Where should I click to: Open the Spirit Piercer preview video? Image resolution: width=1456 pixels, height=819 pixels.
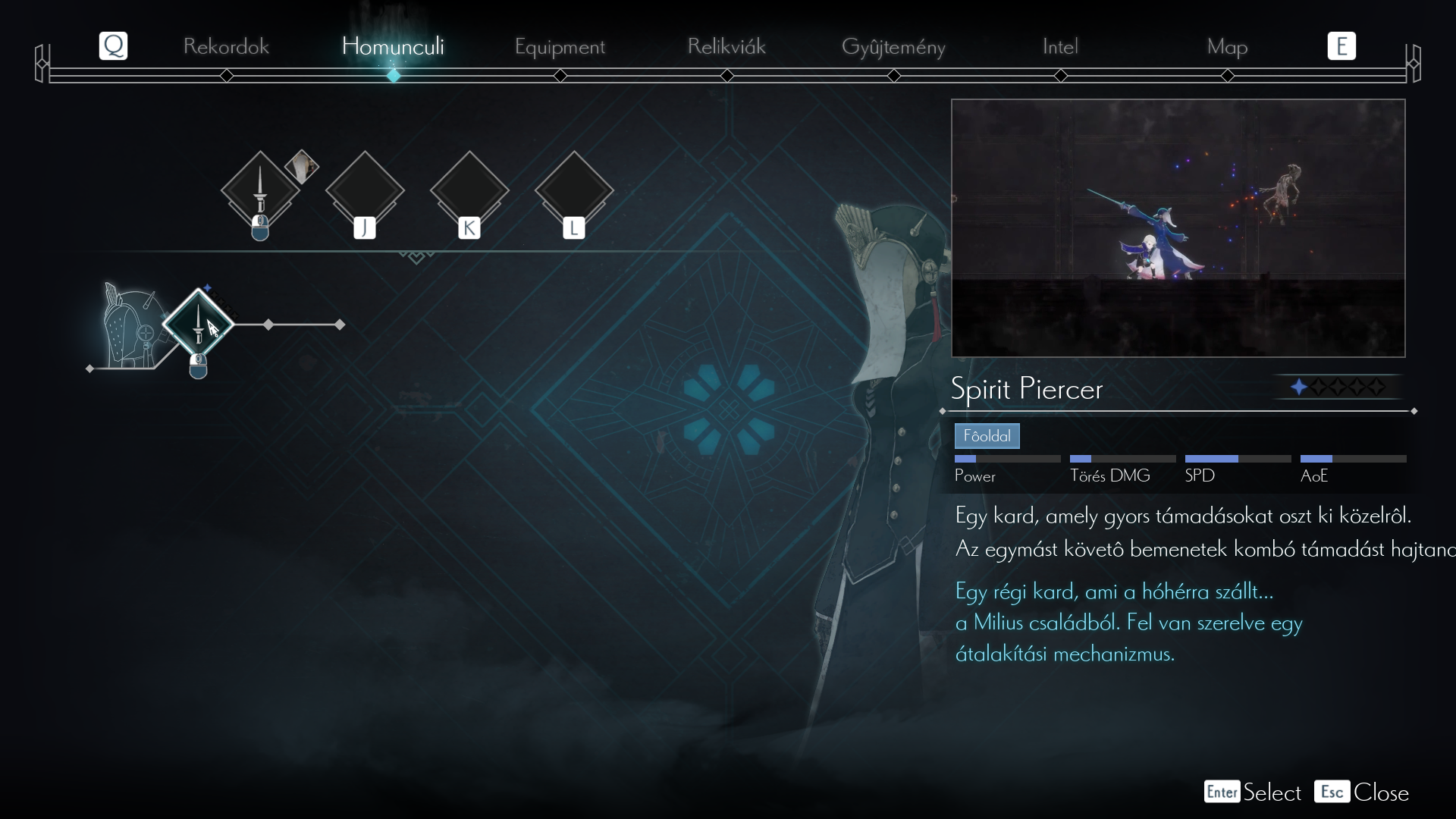coord(1178,227)
